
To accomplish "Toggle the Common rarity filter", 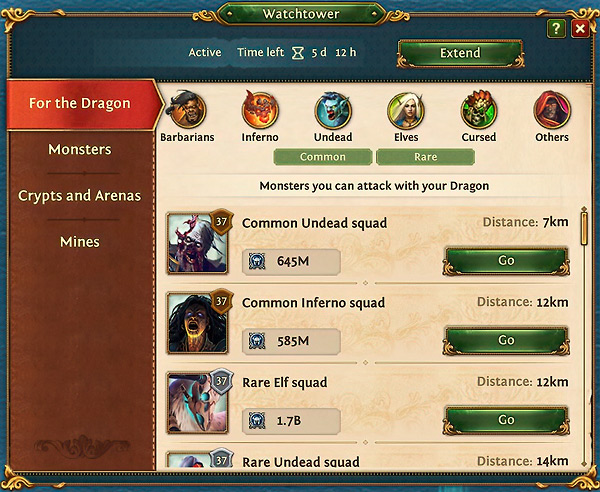I will point(323,157).
